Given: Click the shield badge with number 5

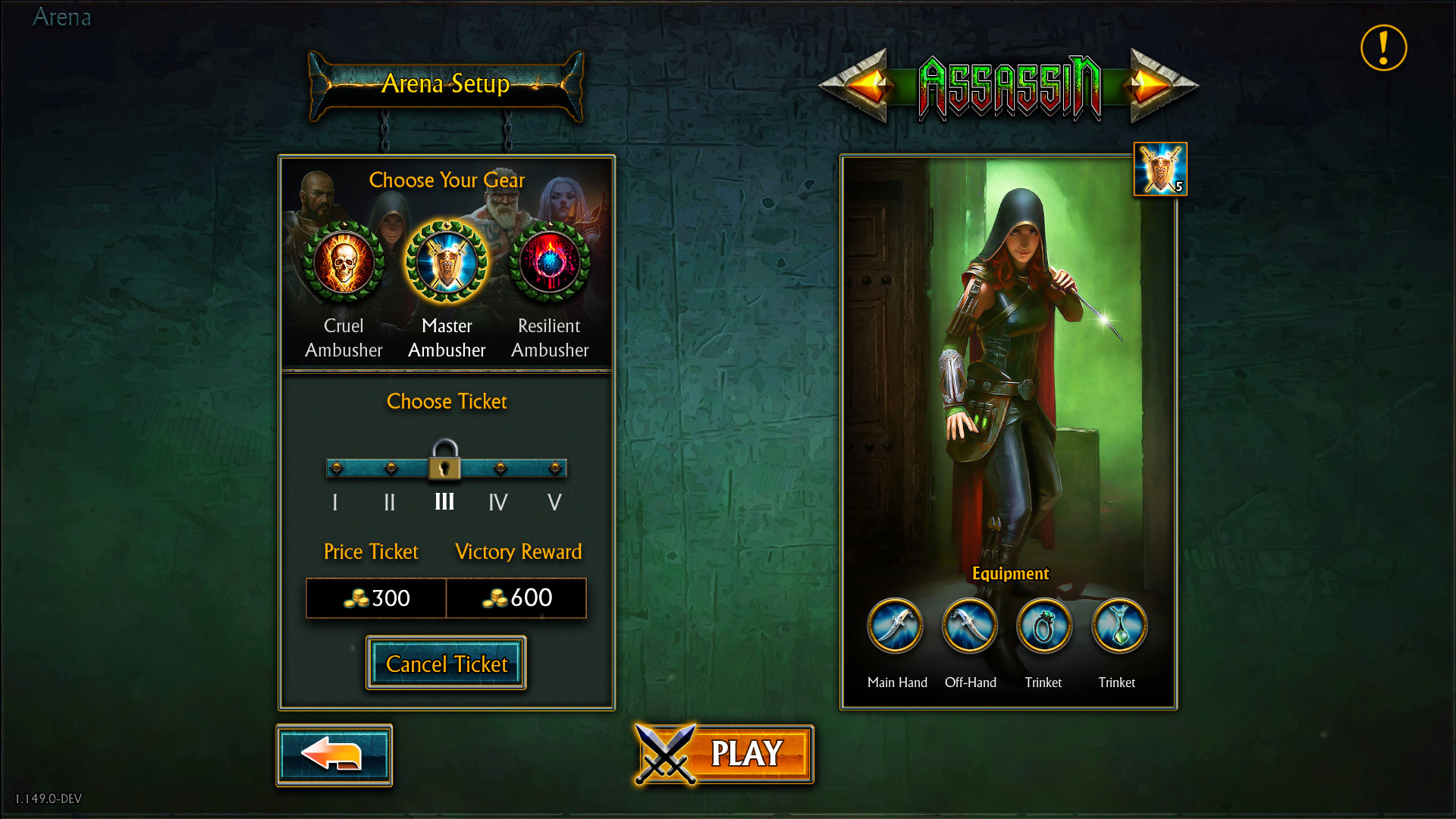Looking at the screenshot, I should point(1159,169).
